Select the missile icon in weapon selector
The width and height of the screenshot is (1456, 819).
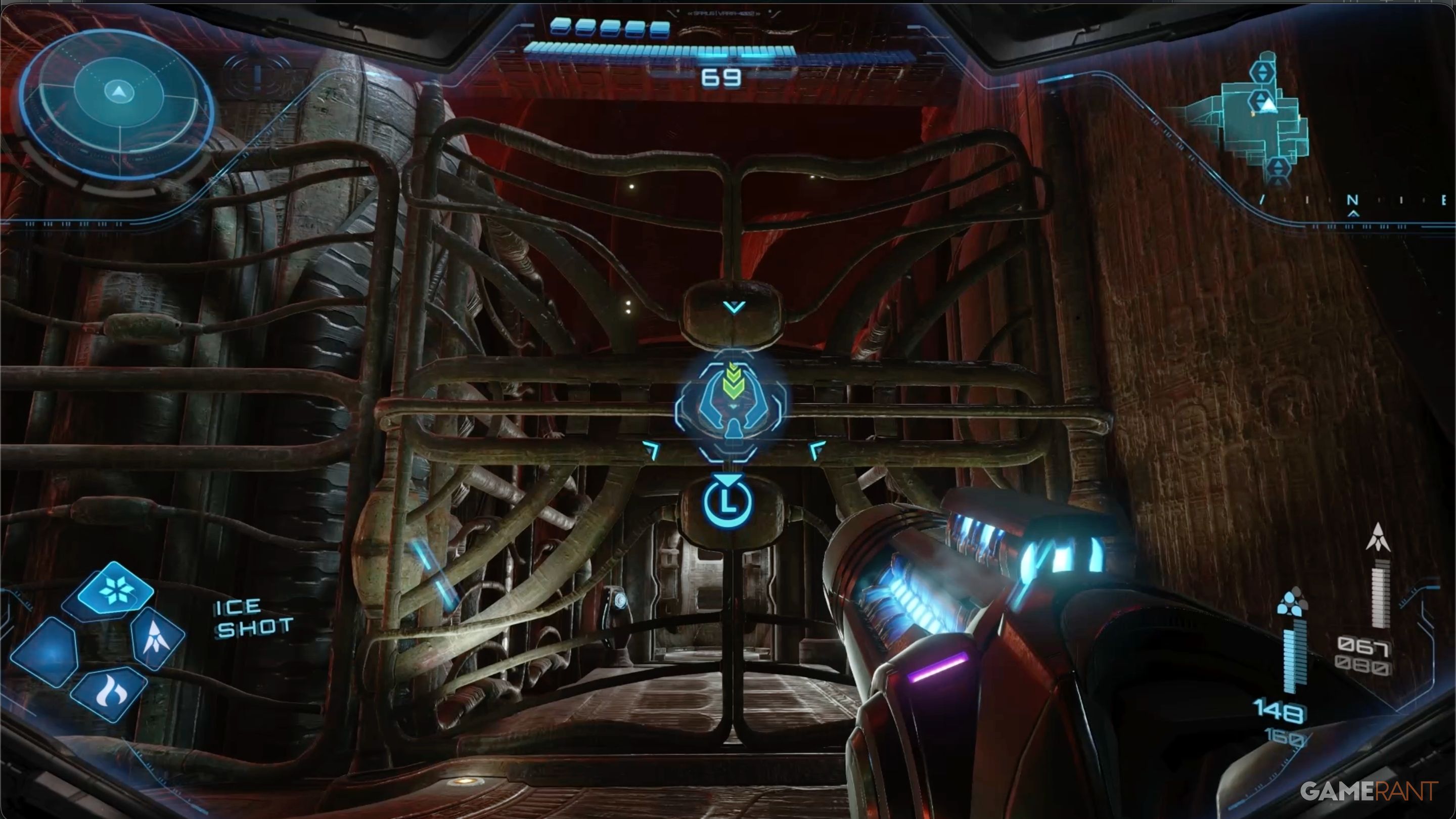157,638
